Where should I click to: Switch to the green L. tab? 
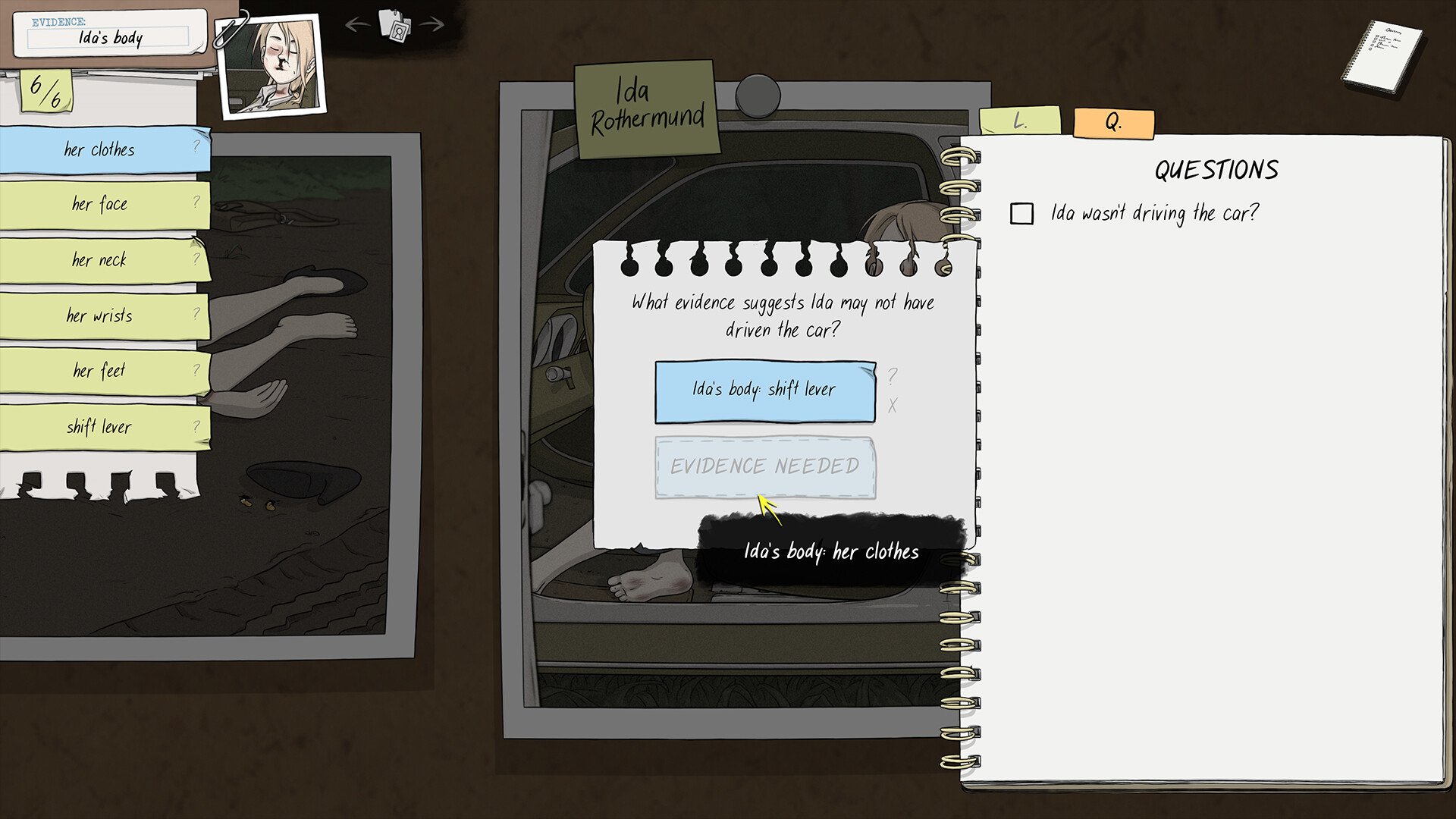[x=1019, y=121]
